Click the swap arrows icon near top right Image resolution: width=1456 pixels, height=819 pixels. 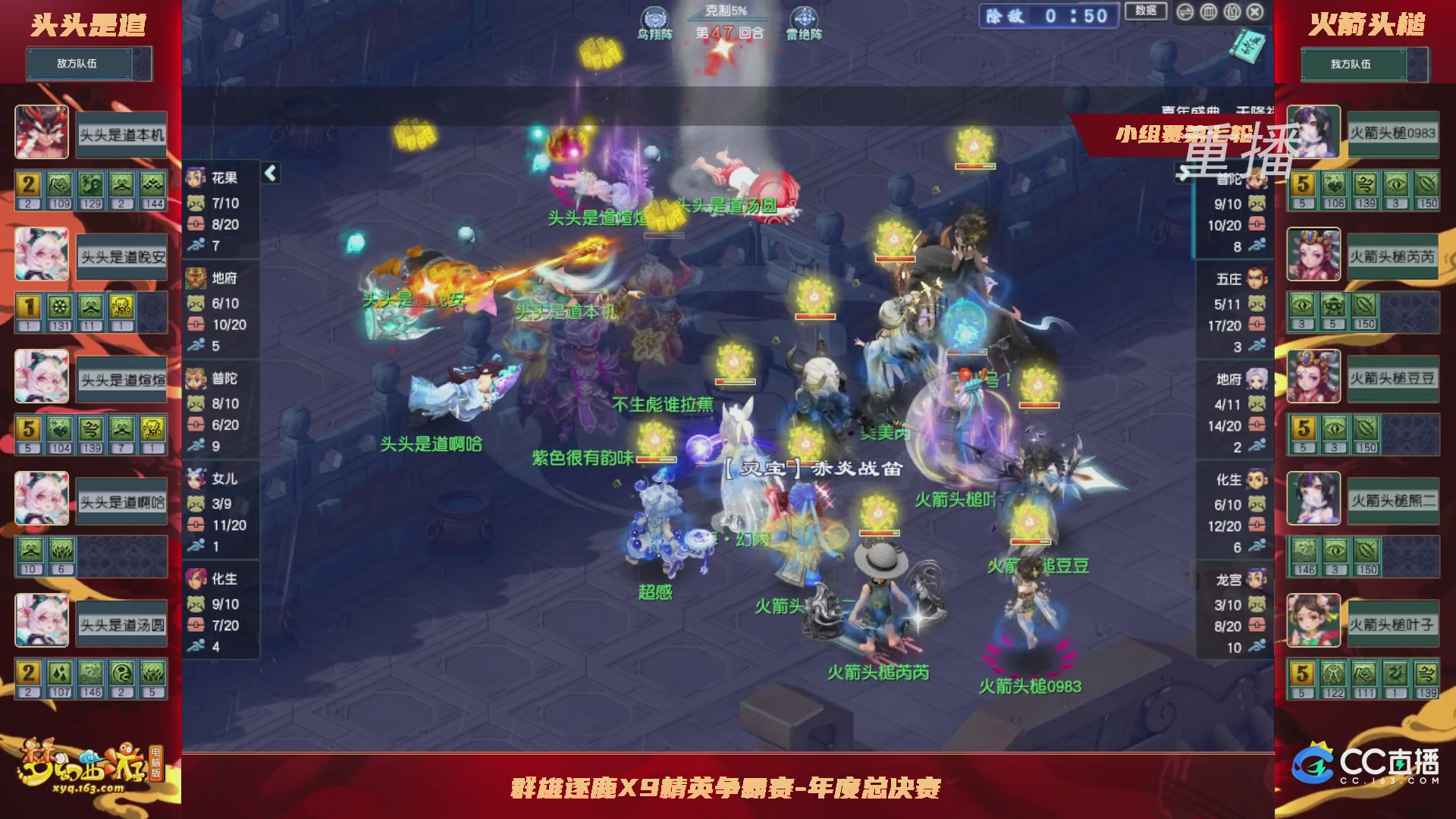1185,11
